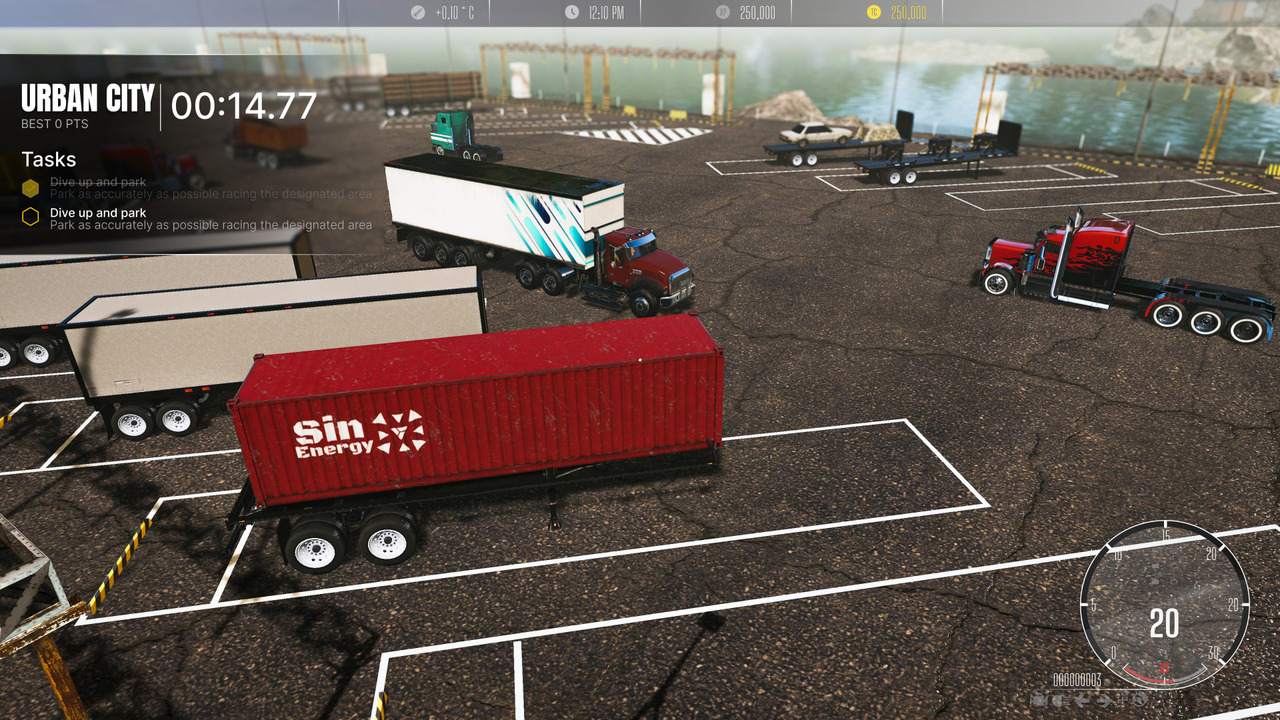The height and width of the screenshot is (720, 1280).
Task: Click the second task parking instructions text
Action: point(209,225)
